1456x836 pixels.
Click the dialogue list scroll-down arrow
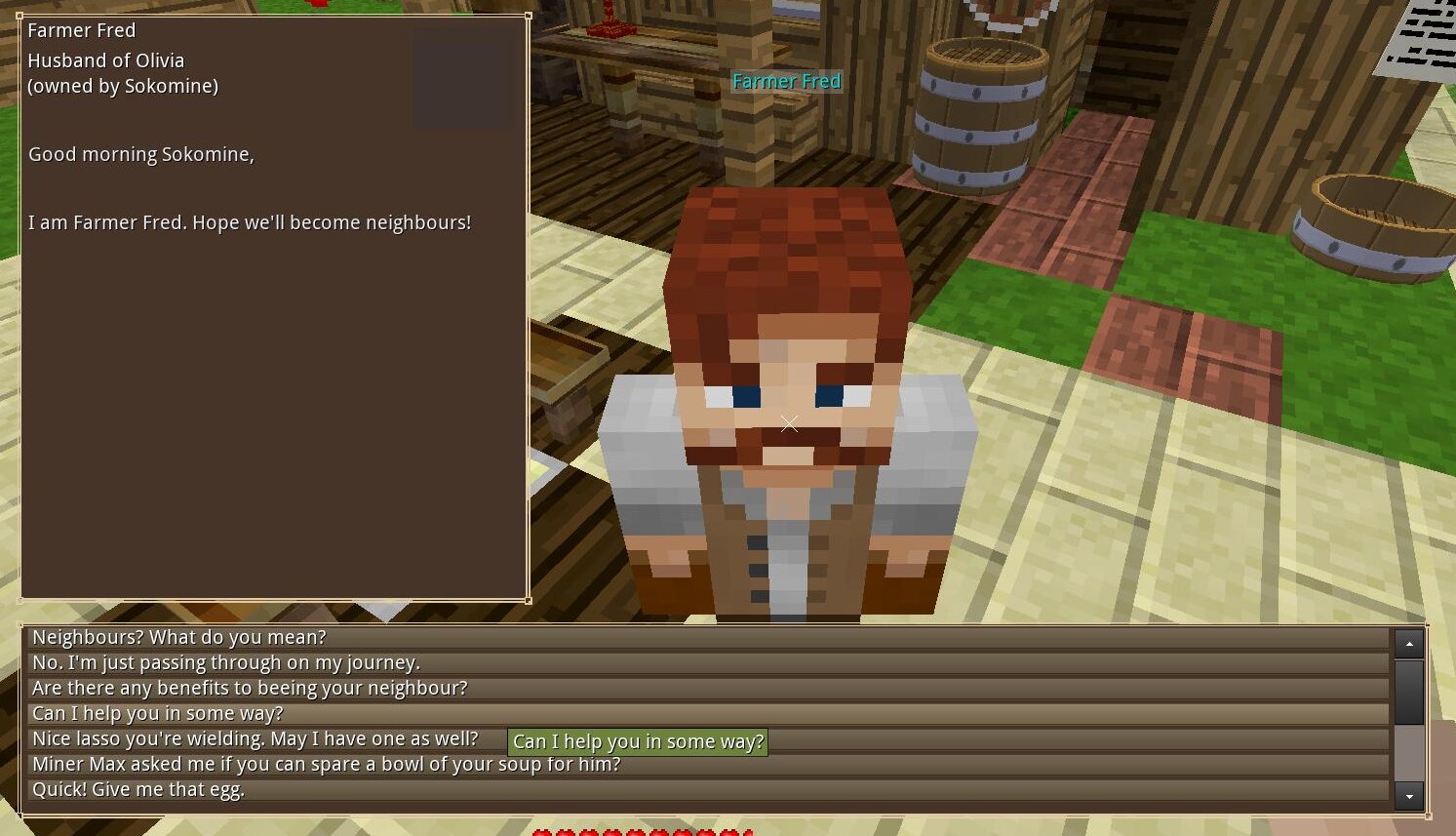tap(1409, 796)
